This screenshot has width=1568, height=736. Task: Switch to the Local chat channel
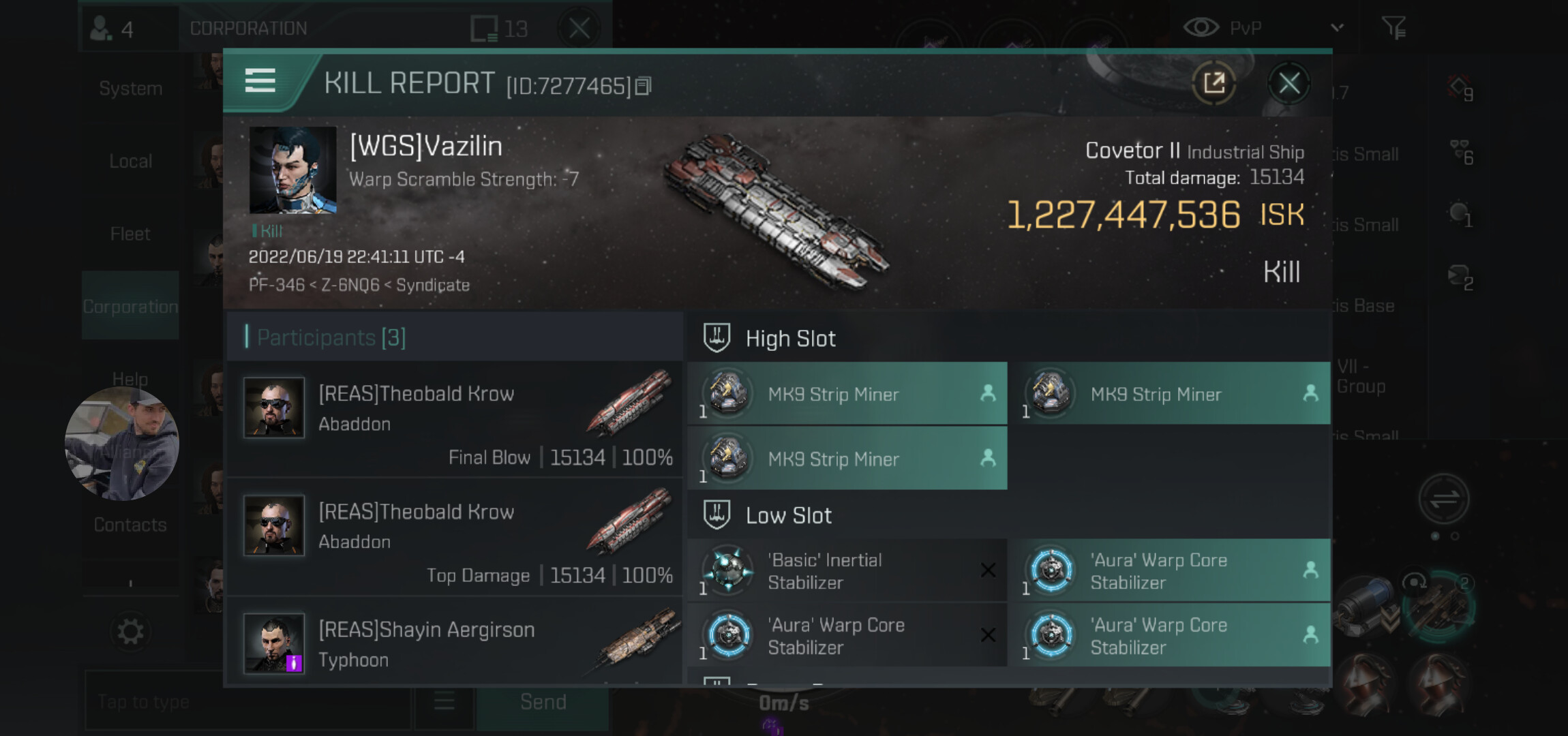click(x=130, y=162)
